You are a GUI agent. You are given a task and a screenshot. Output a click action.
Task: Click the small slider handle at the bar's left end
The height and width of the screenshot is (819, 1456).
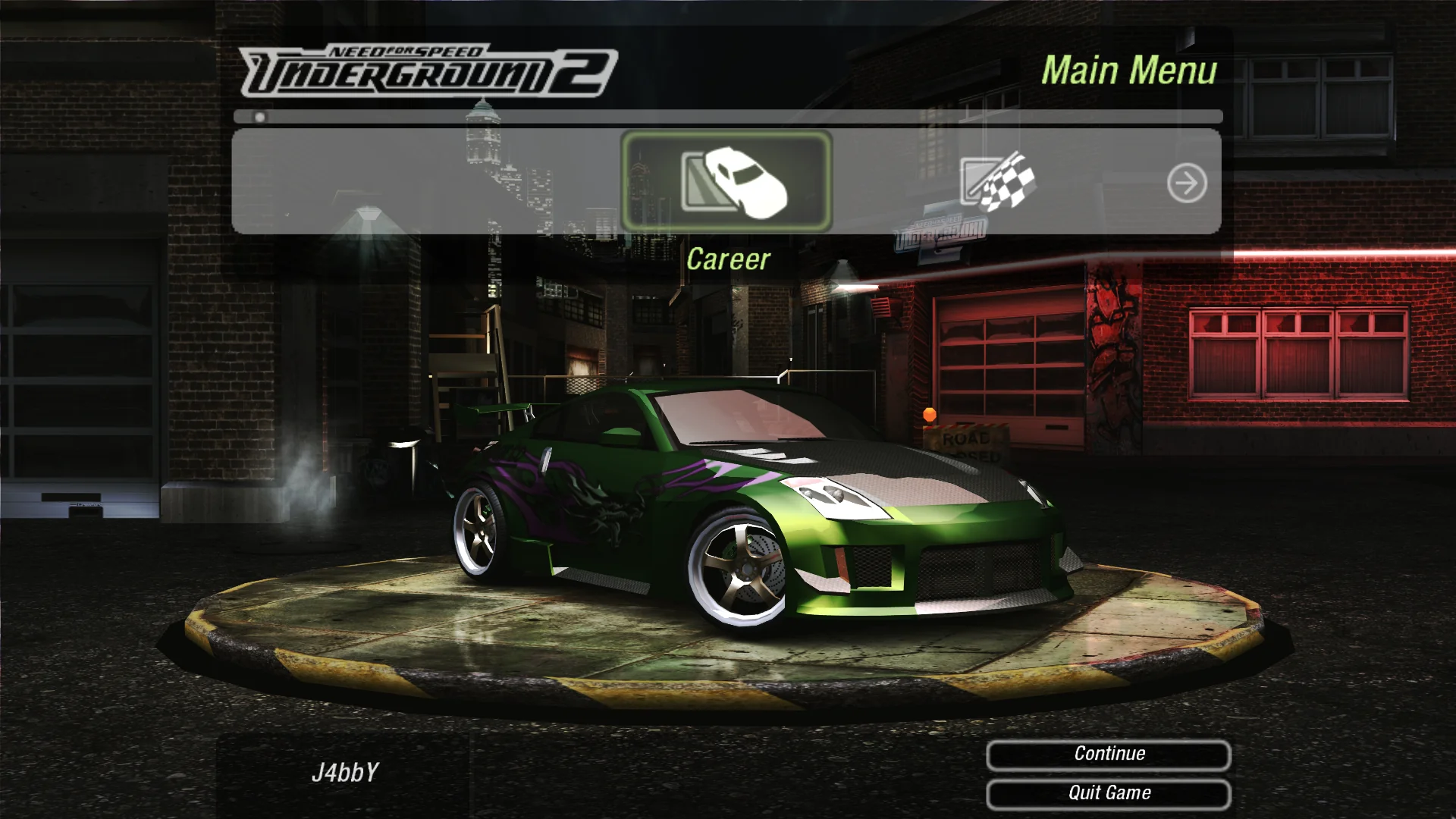[x=259, y=118]
